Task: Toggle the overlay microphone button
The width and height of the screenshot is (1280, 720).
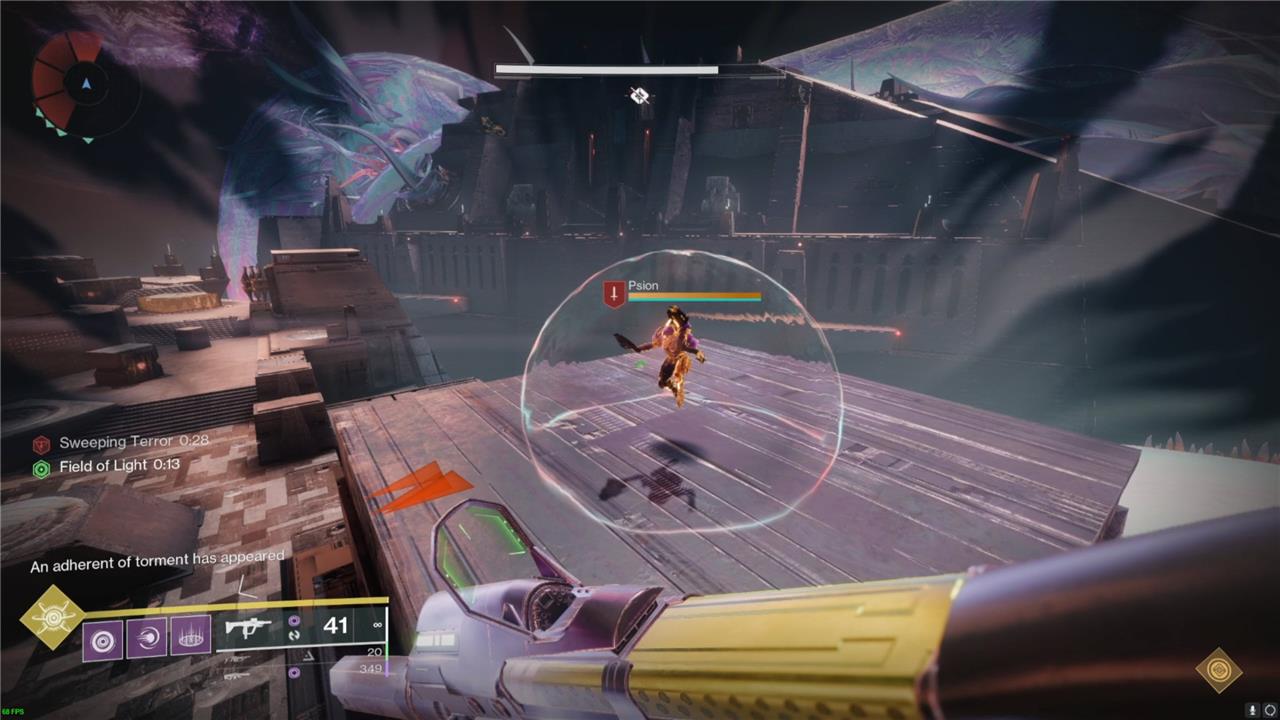Action: (x=1250, y=709)
